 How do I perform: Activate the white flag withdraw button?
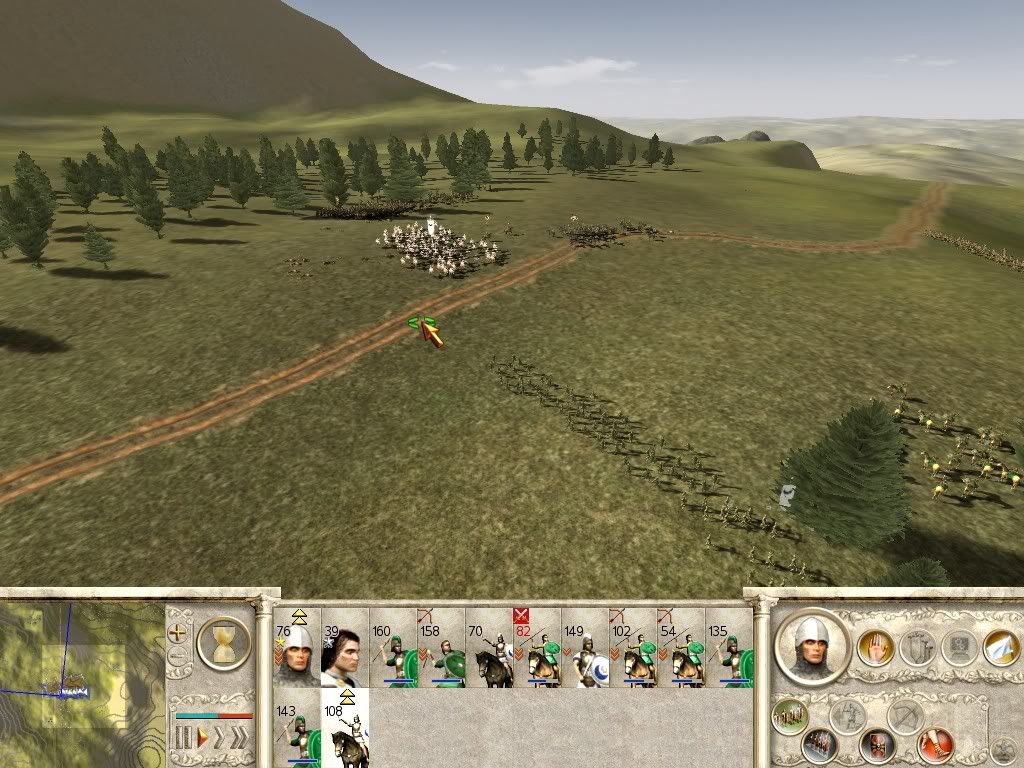(x=1000, y=648)
